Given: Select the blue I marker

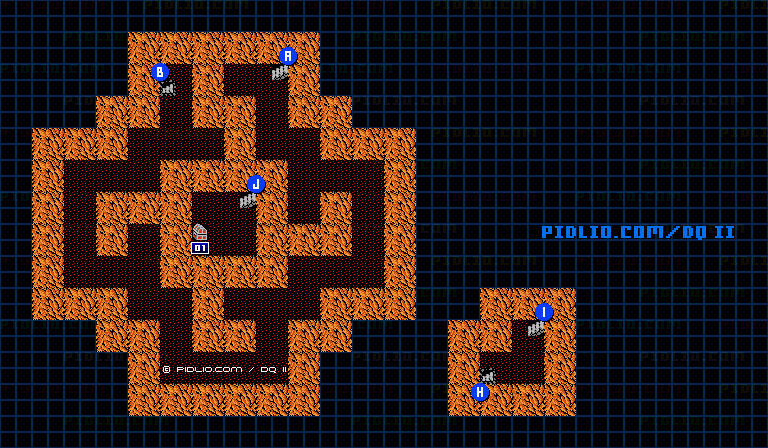Looking at the screenshot, I should [x=544, y=312].
